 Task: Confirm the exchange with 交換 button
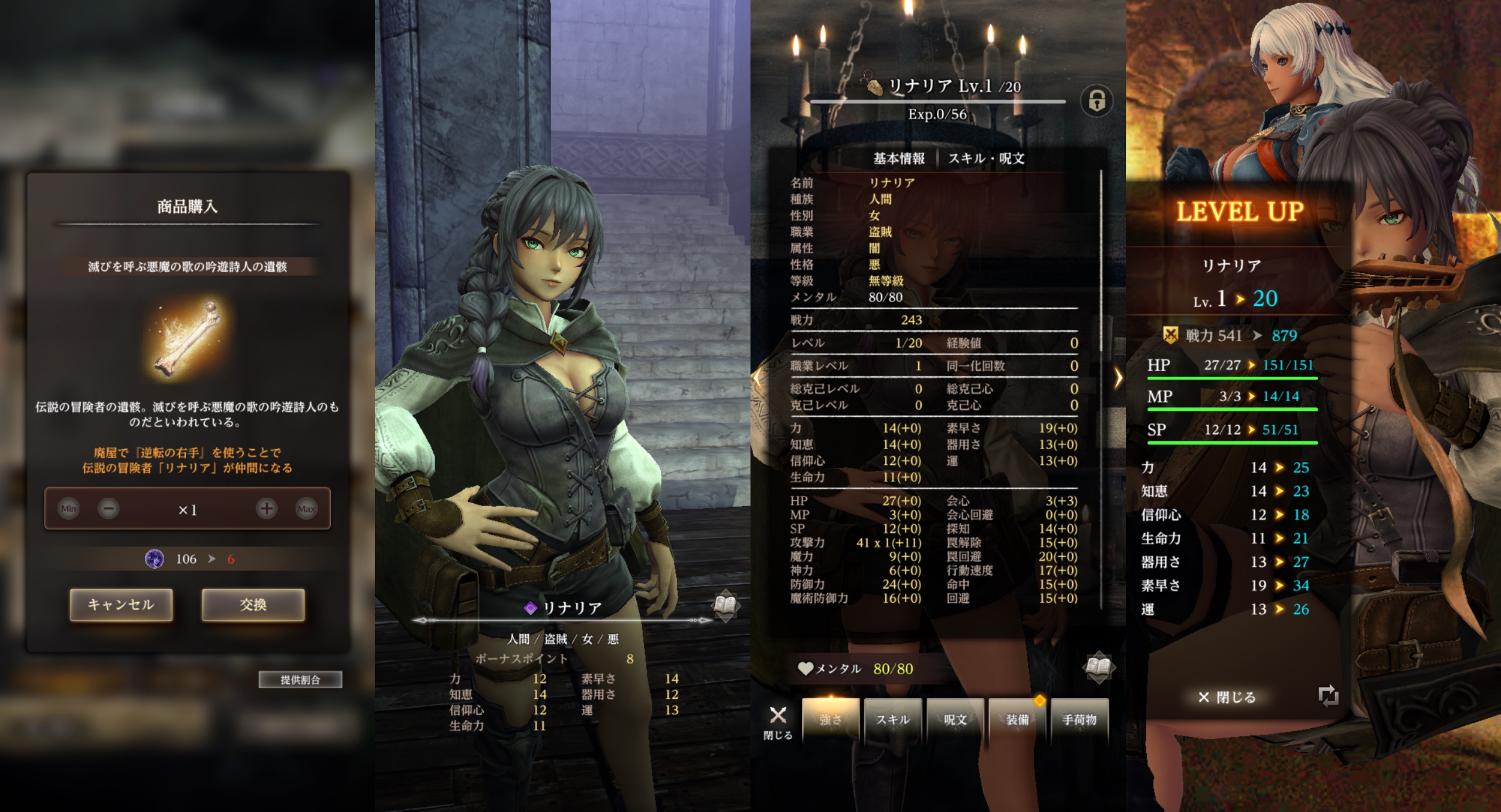253,605
